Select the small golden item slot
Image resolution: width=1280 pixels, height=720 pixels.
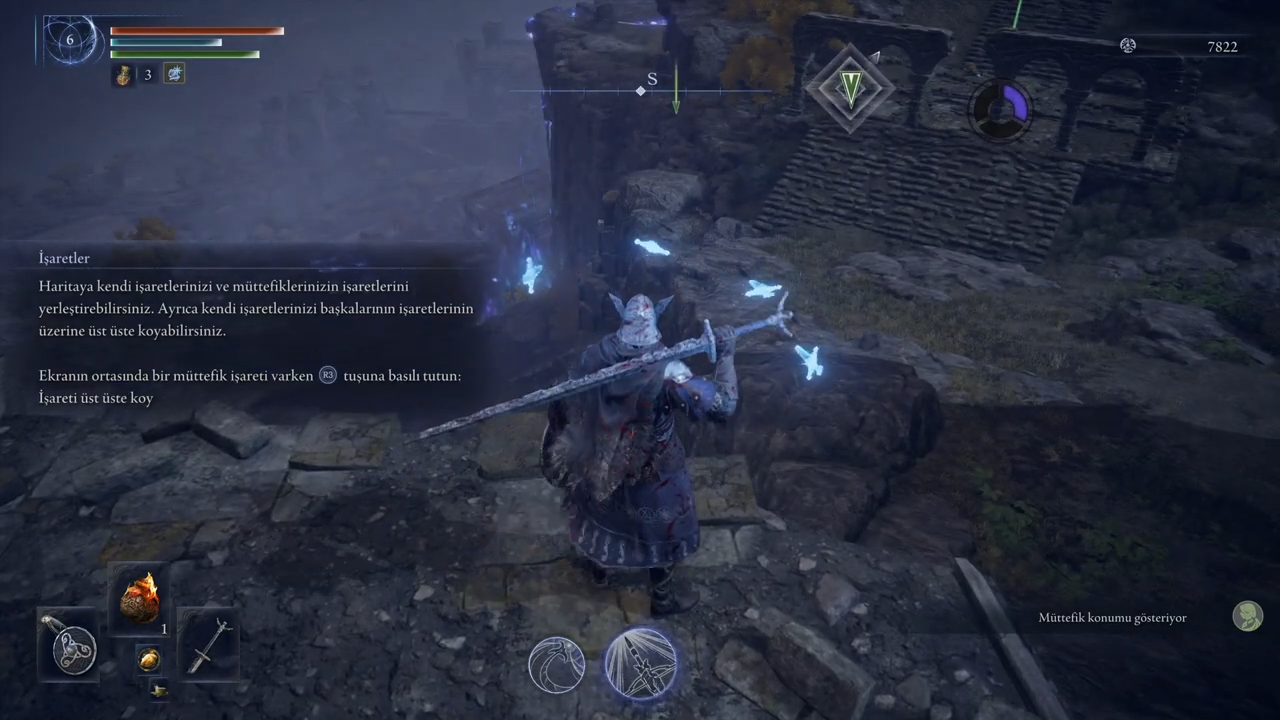(x=149, y=658)
